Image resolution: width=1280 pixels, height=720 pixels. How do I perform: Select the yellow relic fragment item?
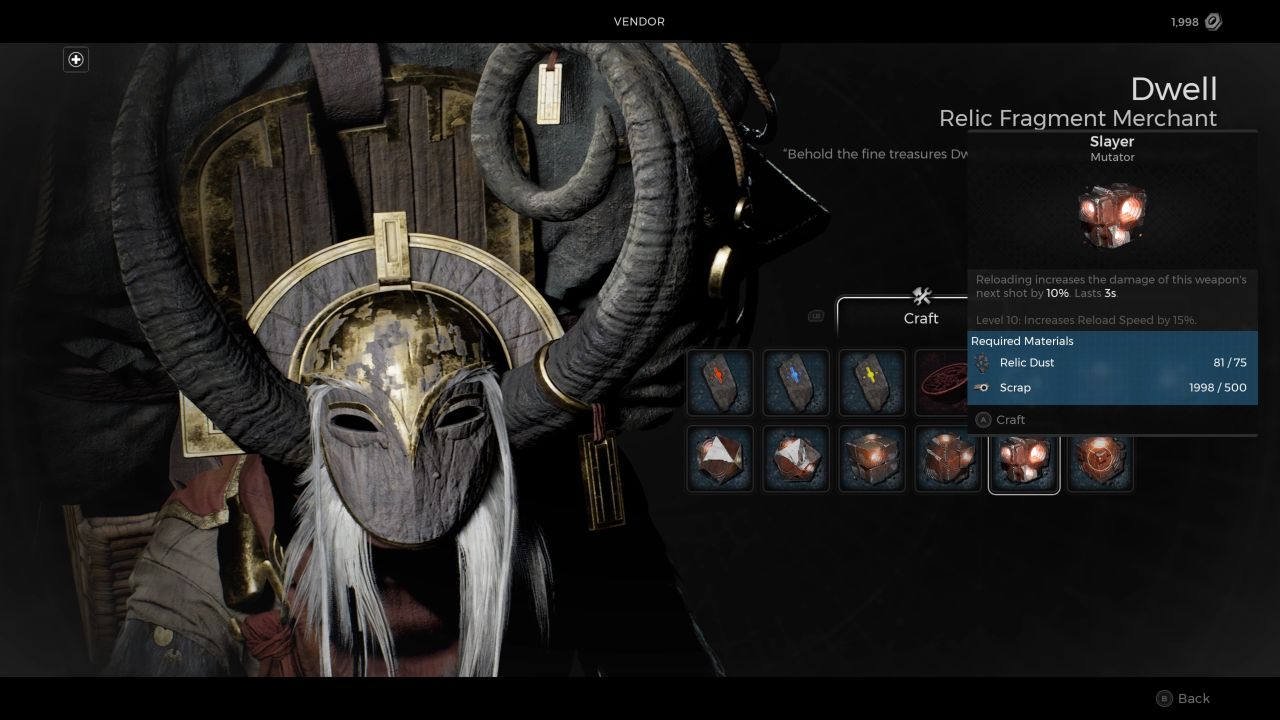tap(871, 382)
